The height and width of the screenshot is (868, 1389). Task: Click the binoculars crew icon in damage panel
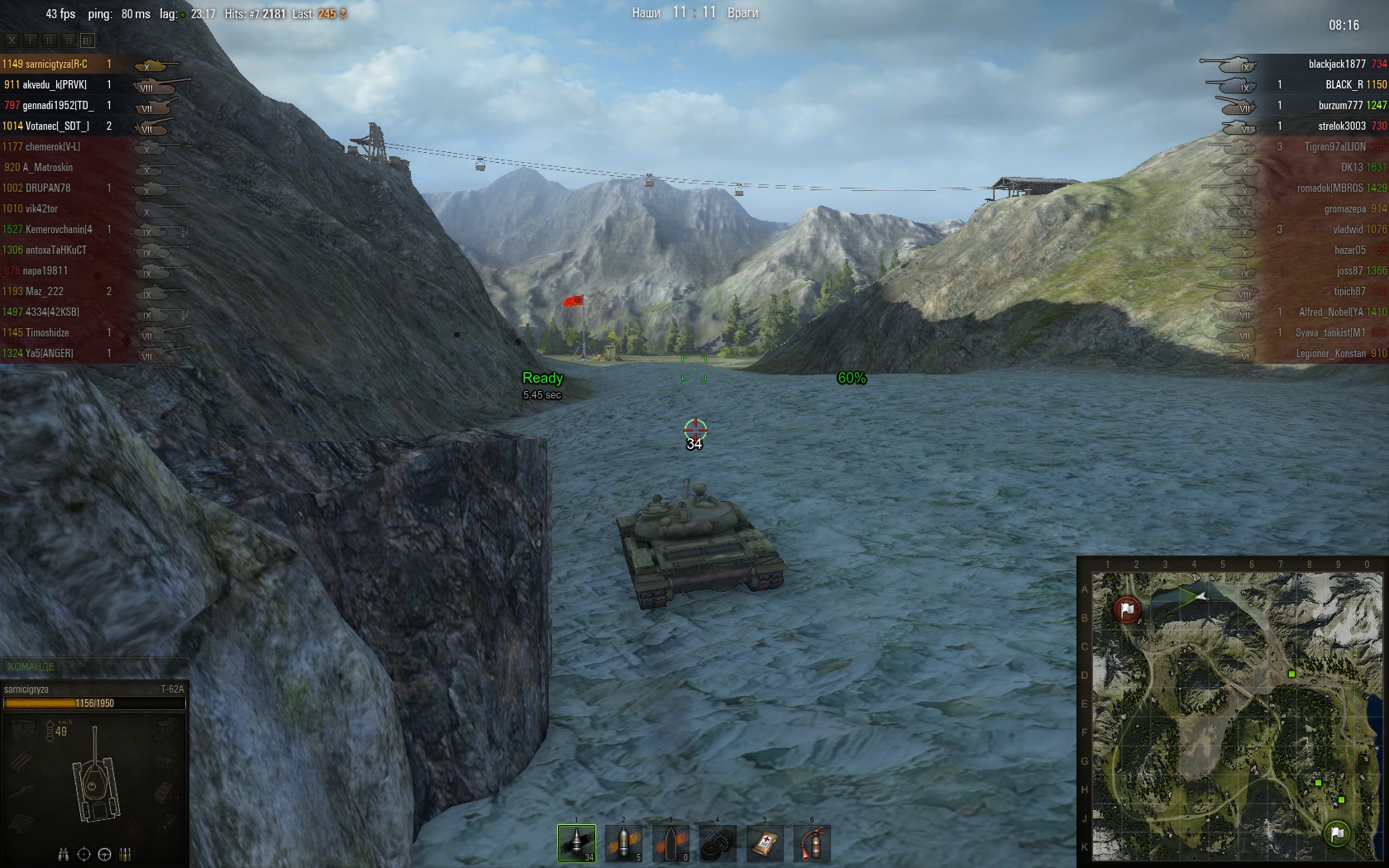click(63, 855)
